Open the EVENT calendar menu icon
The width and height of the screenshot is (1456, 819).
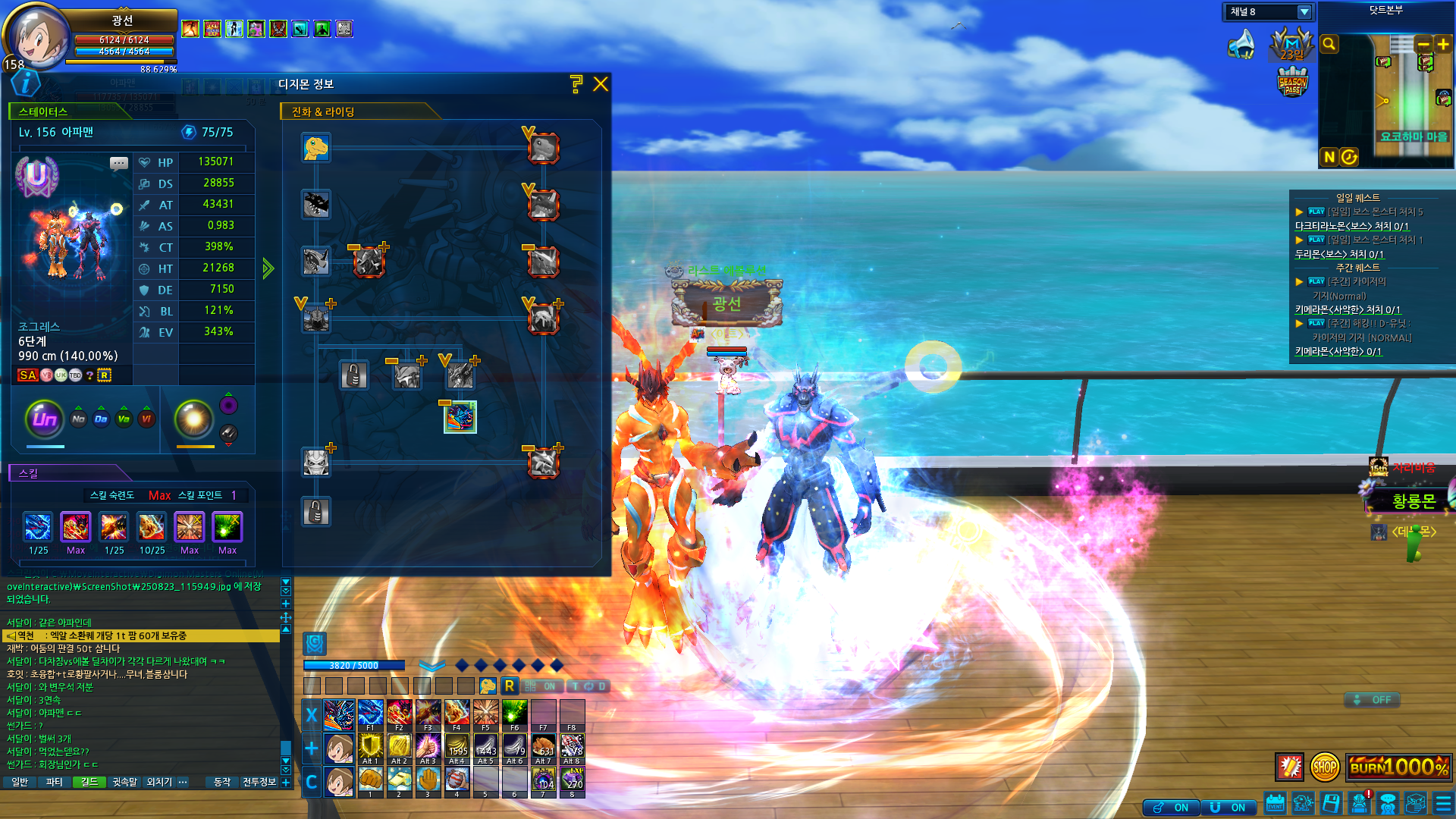coord(1275,803)
